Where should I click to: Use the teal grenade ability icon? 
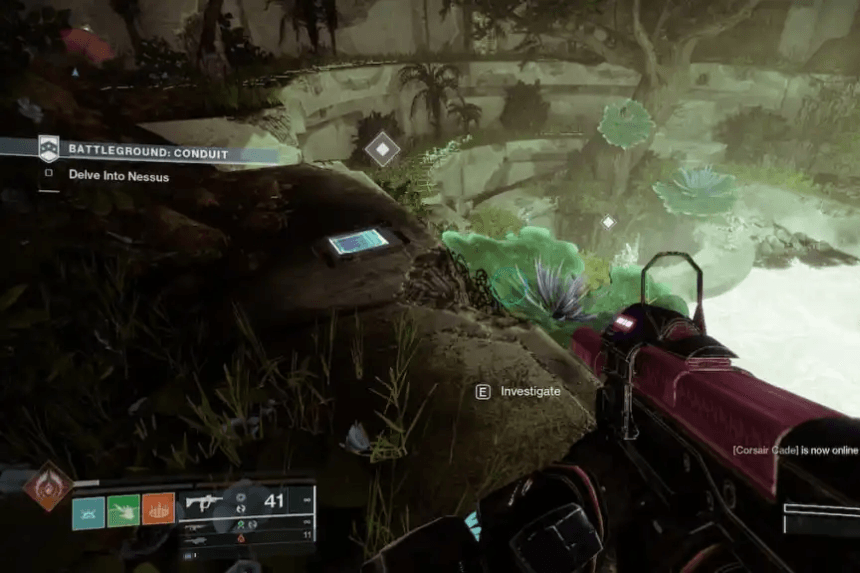point(88,512)
